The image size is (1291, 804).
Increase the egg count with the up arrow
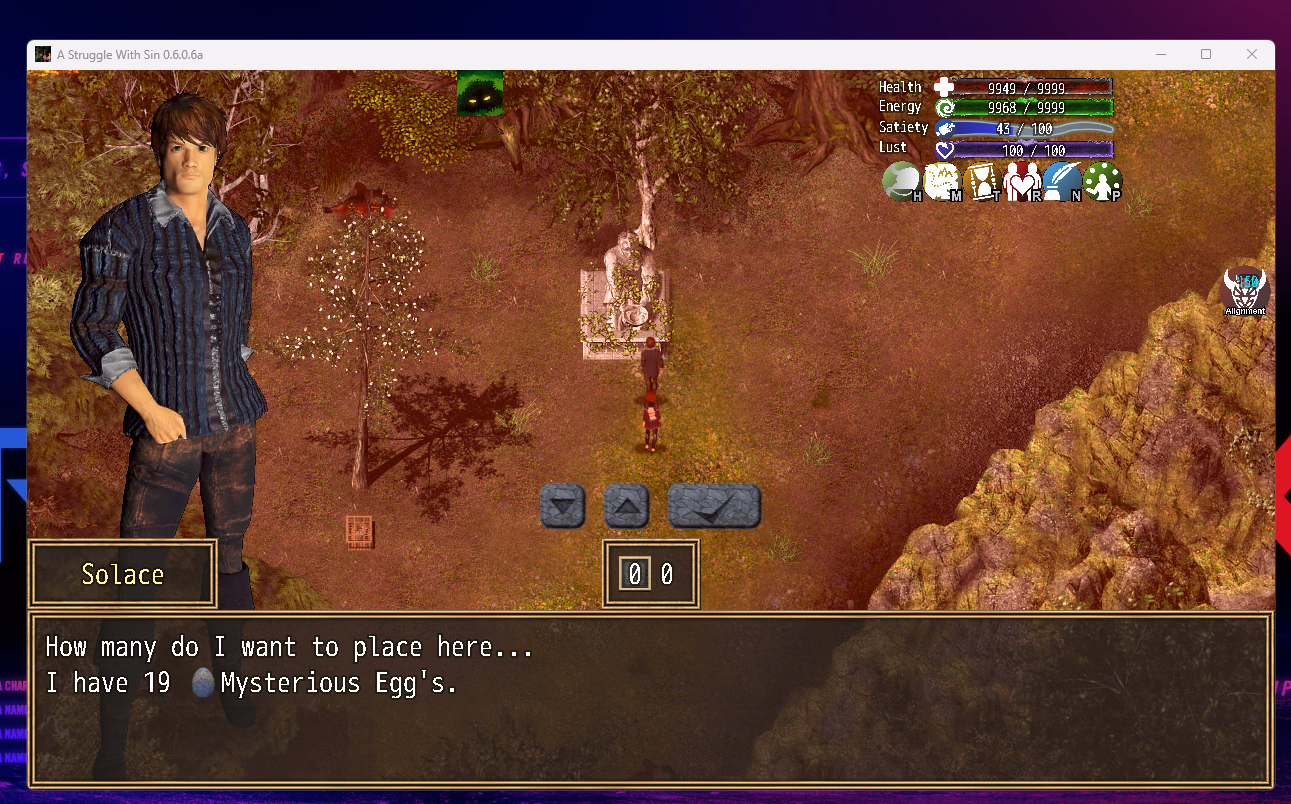click(627, 506)
